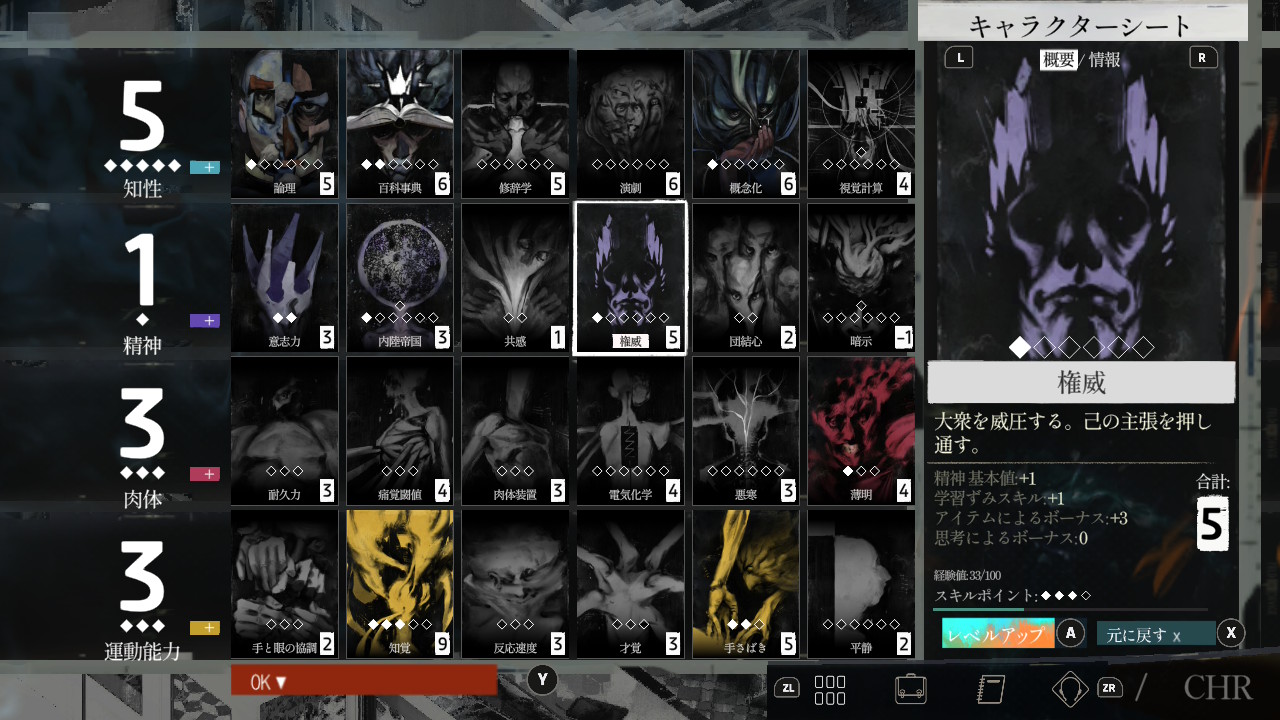Click the 元に戻す undo button
Viewport: 1280px width, 720px height.
[1156, 634]
